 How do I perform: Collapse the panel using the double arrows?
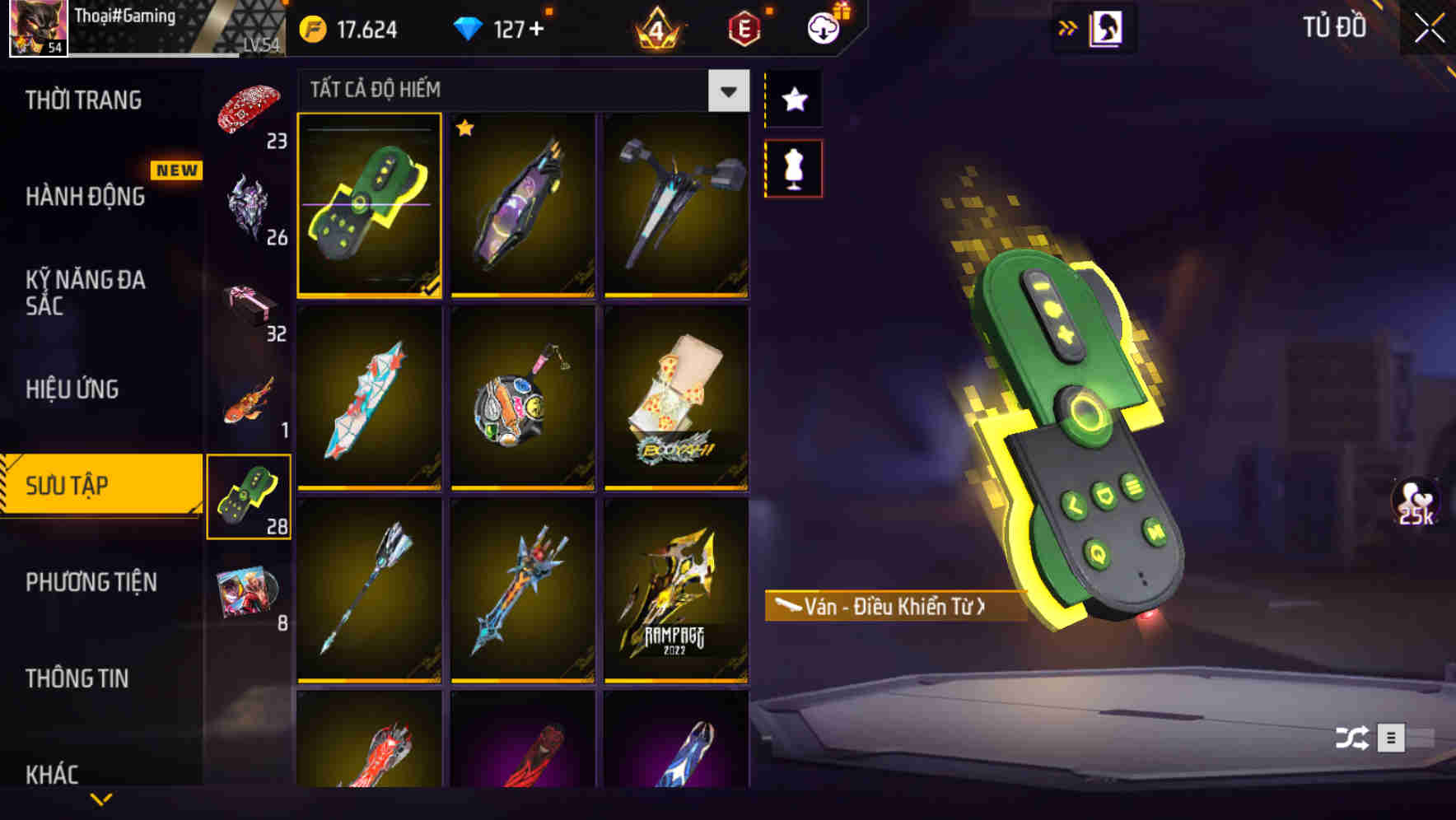pyautogui.click(x=1068, y=27)
